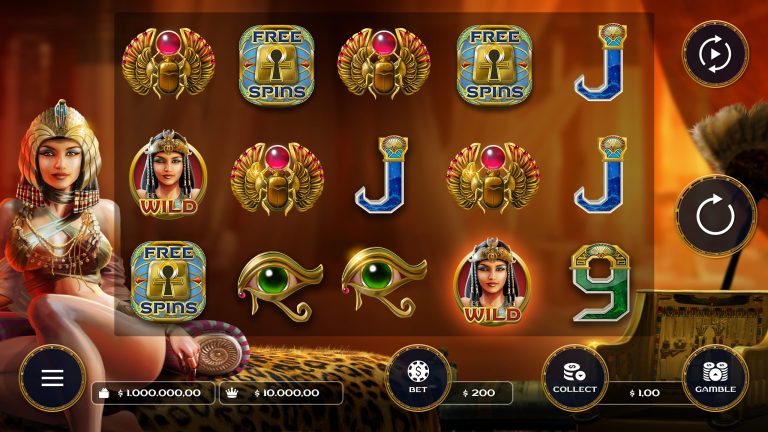Open the hamburger menu
The height and width of the screenshot is (432, 768).
click(x=52, y=378)
